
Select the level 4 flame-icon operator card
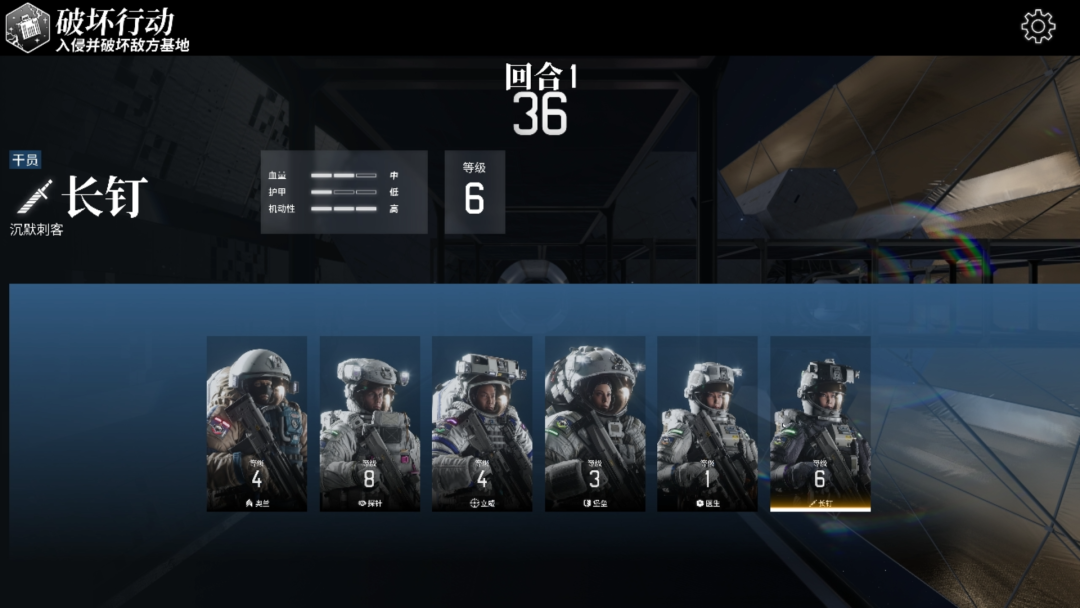(x=257, y=423)
